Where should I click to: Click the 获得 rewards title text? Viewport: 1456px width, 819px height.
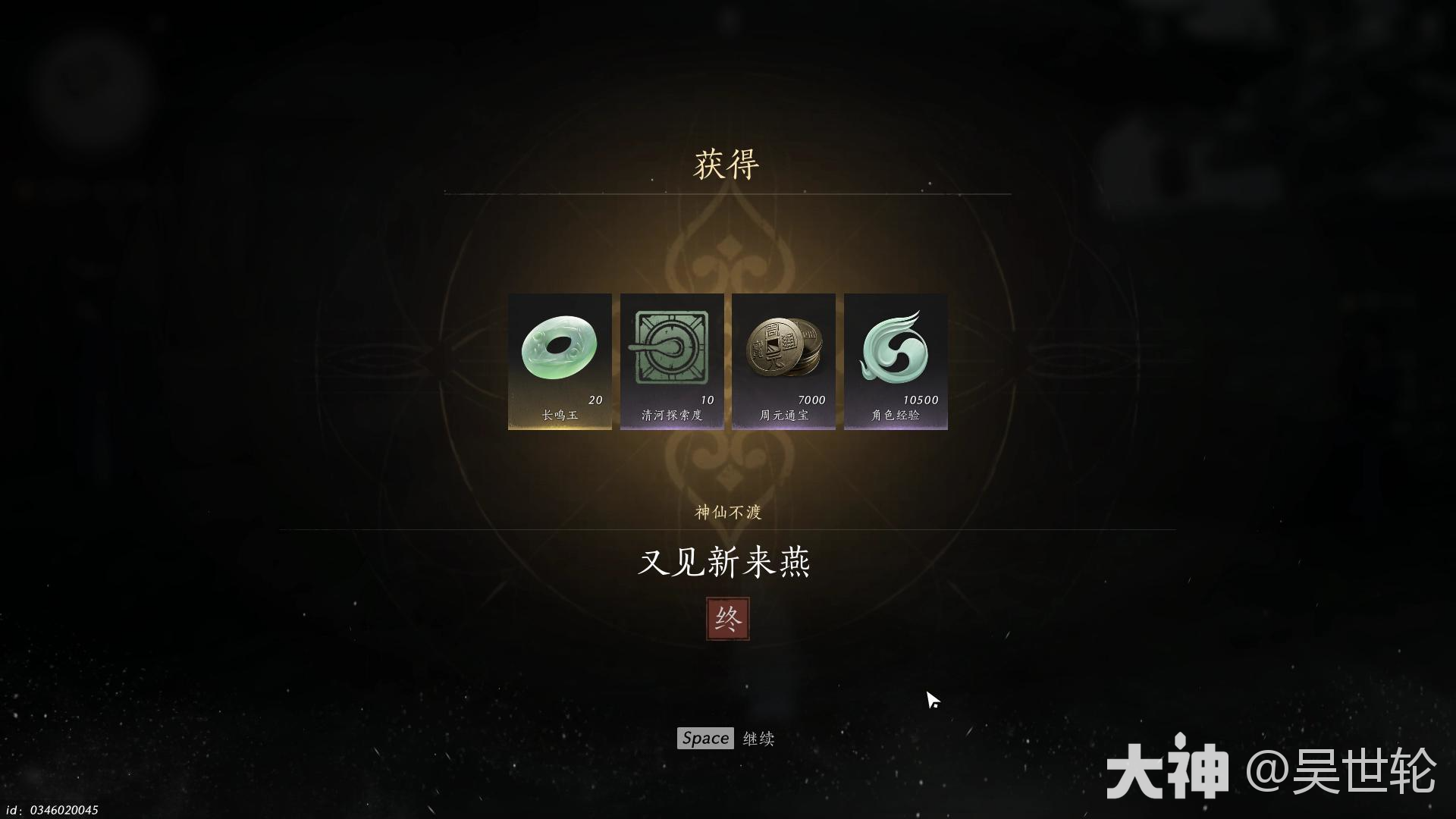click(x=726, y=163)
